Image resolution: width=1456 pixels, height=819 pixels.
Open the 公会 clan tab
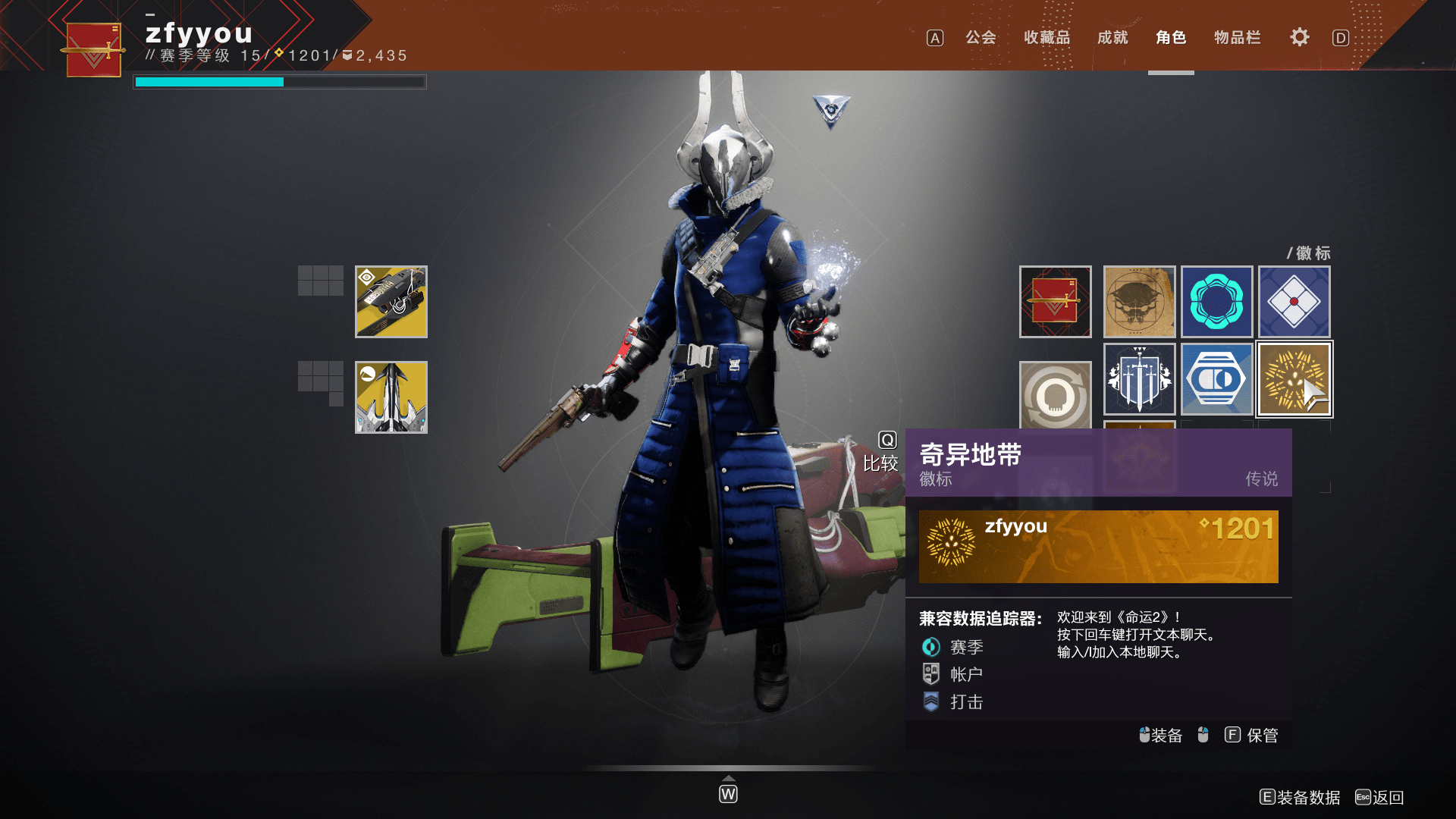point(980,37)
